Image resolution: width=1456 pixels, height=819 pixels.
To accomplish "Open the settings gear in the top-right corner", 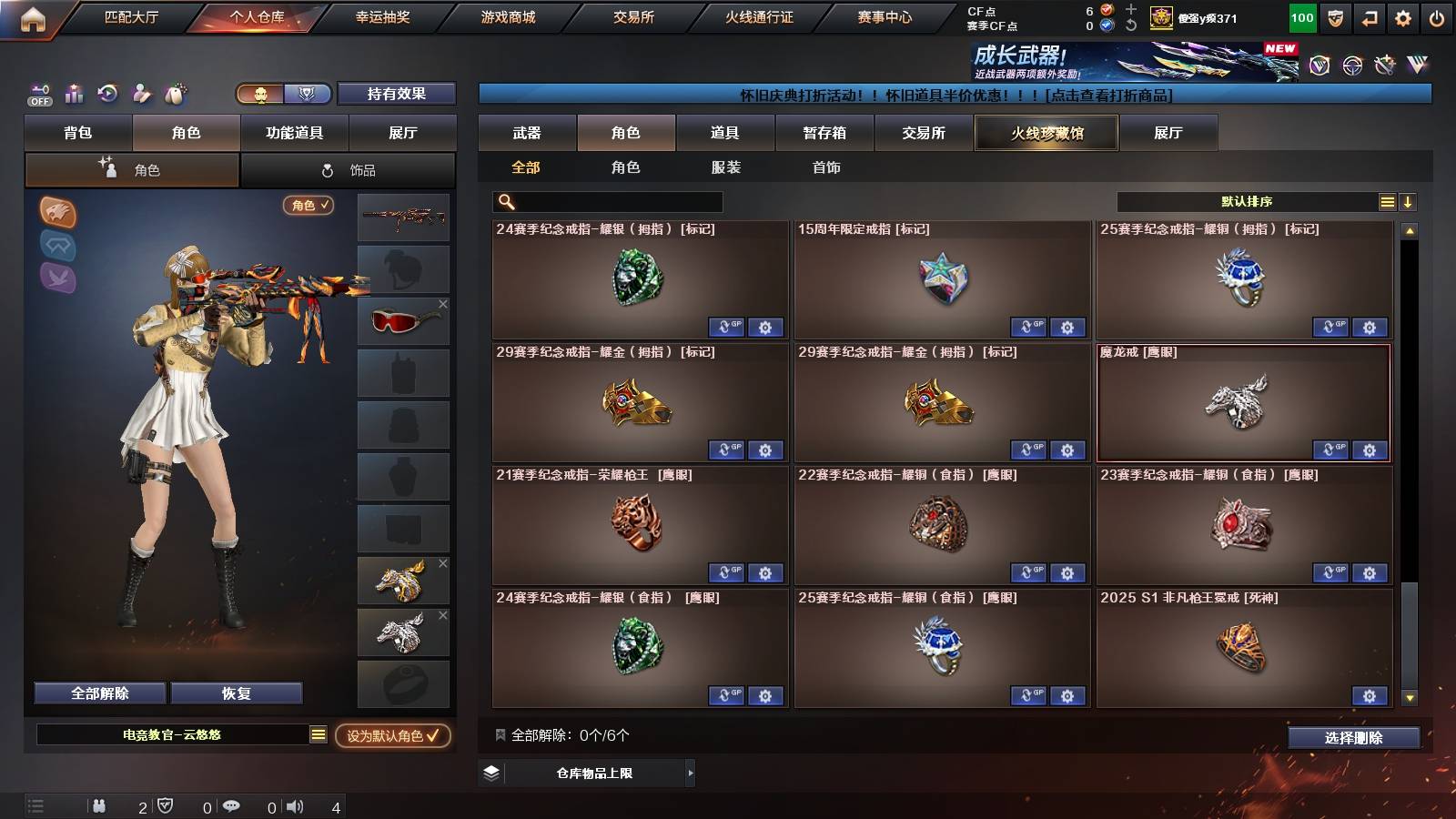I will click(1402, 17).
